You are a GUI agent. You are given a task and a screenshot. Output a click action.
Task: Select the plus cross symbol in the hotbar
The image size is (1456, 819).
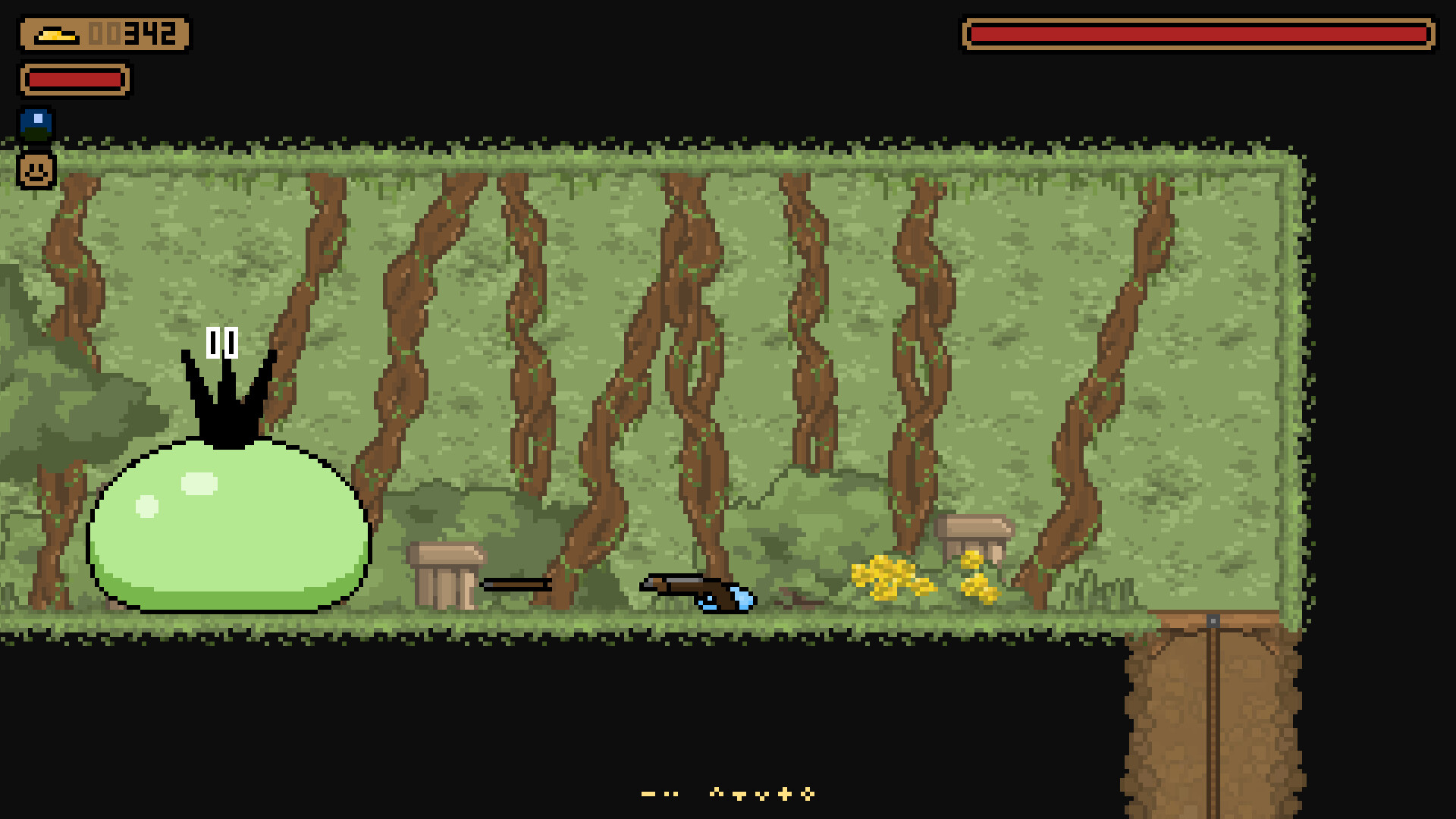pos(785,794)
